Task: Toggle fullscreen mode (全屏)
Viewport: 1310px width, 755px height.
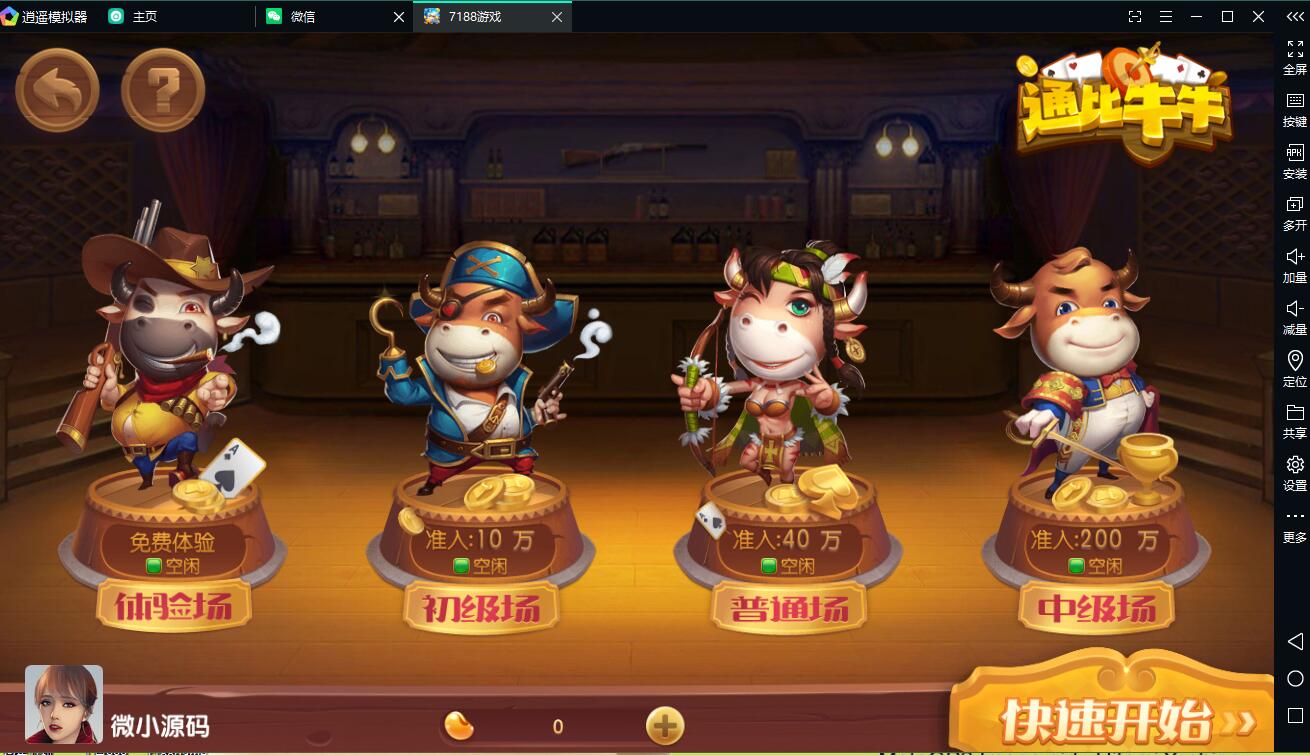Action: coord(1294,55)
